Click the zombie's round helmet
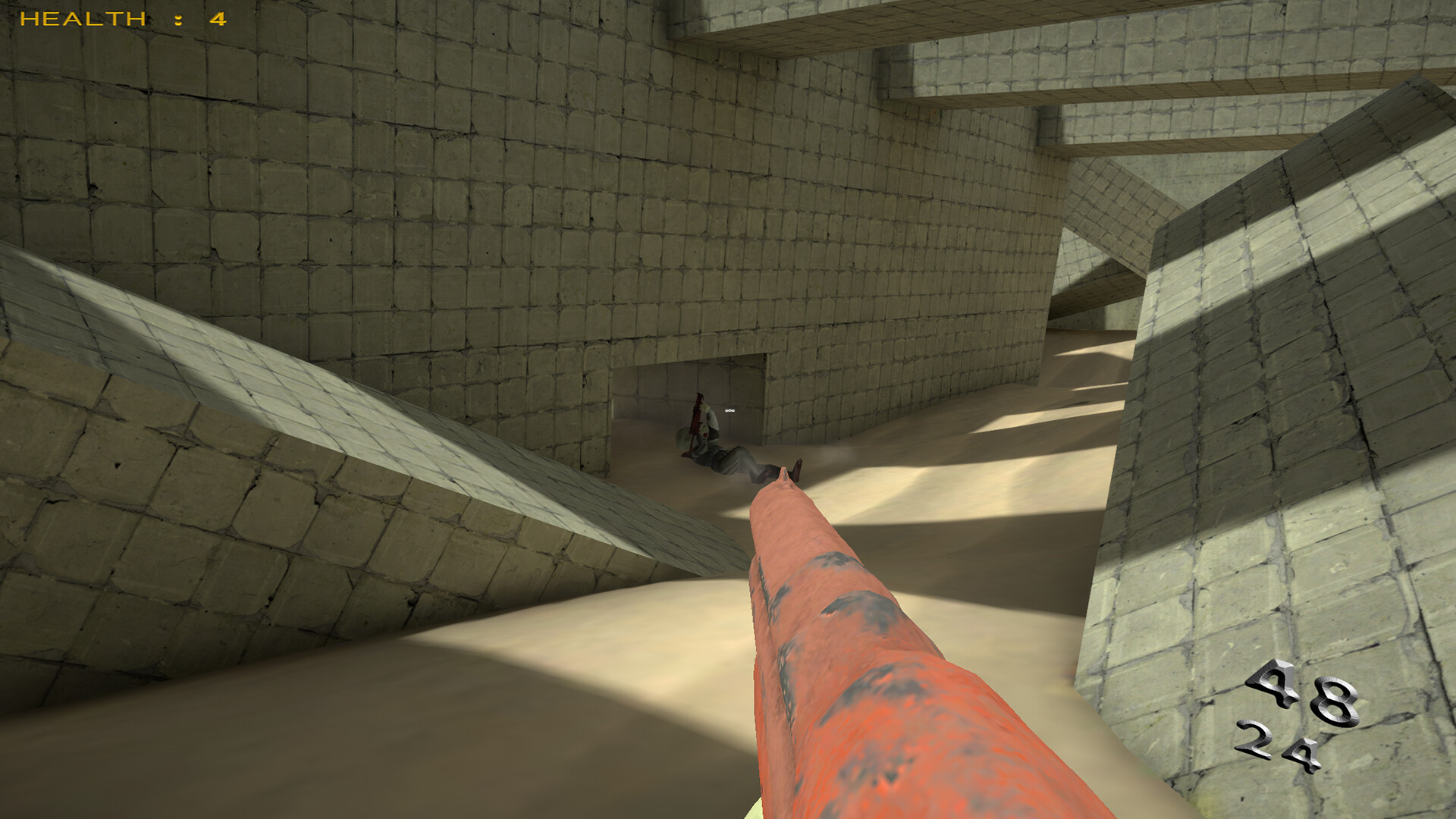 [683, 438]
